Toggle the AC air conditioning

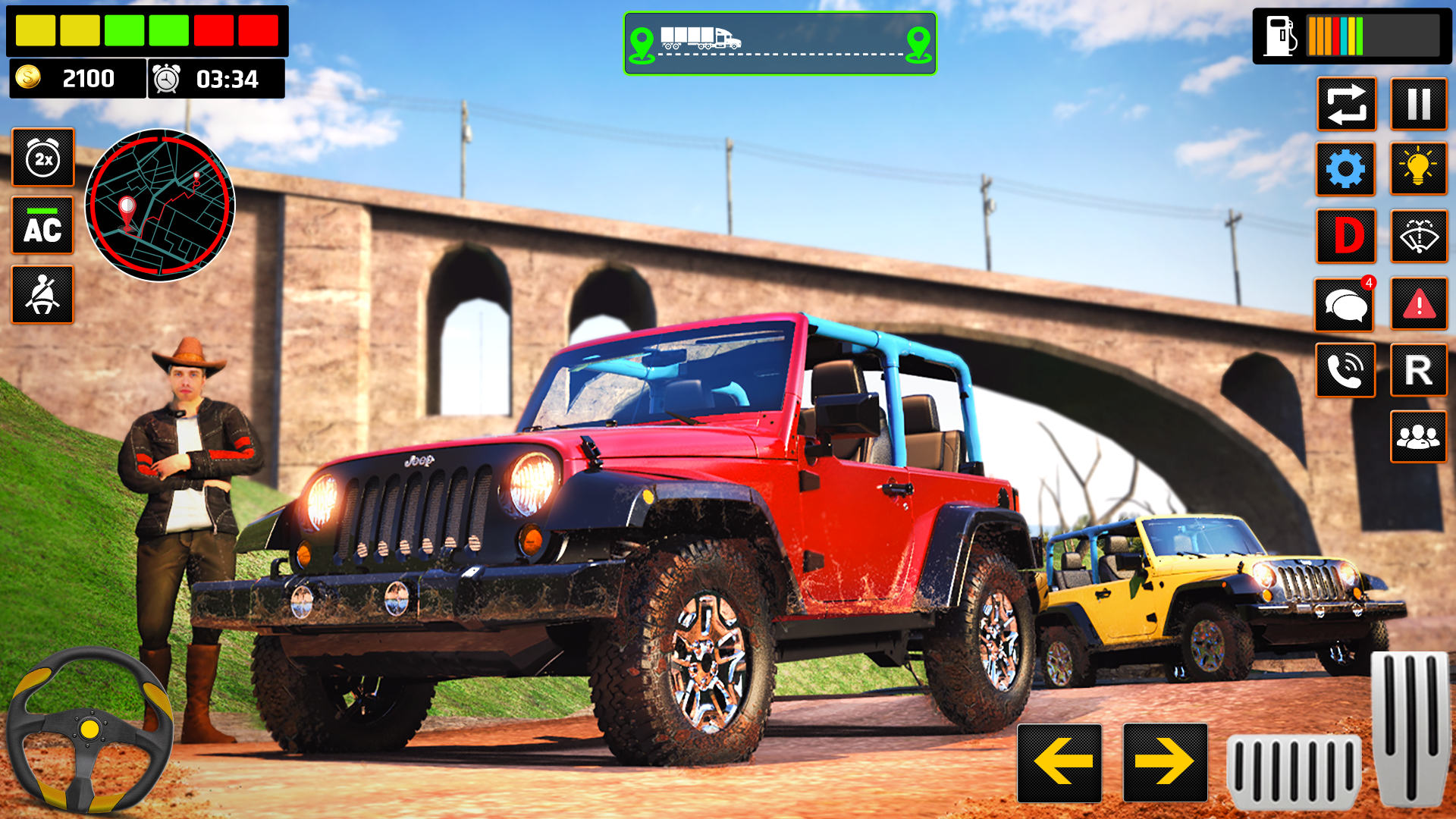pyautogui.click(x=43, y=226)
